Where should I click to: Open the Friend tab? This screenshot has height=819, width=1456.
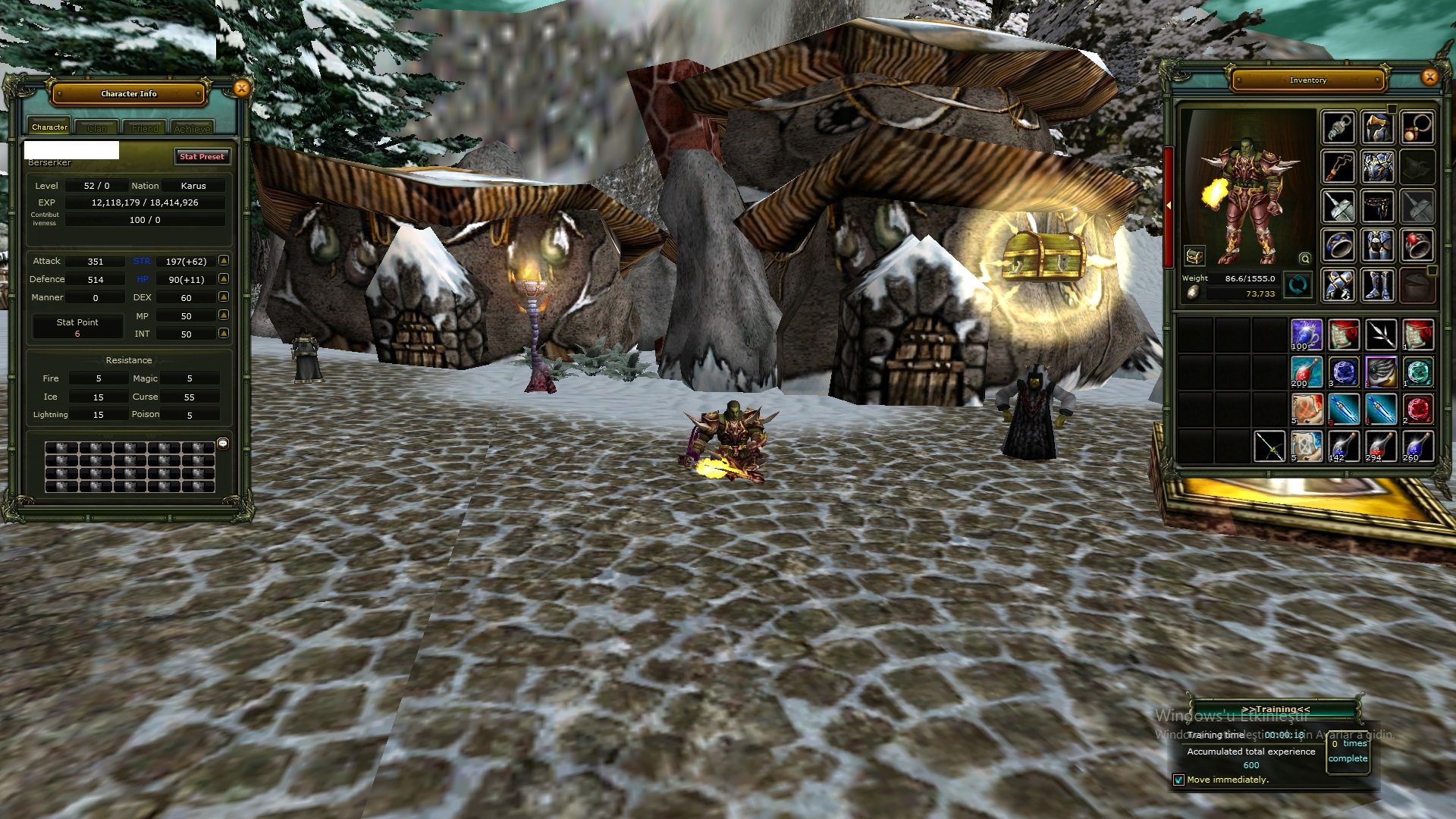pos(145,128)
